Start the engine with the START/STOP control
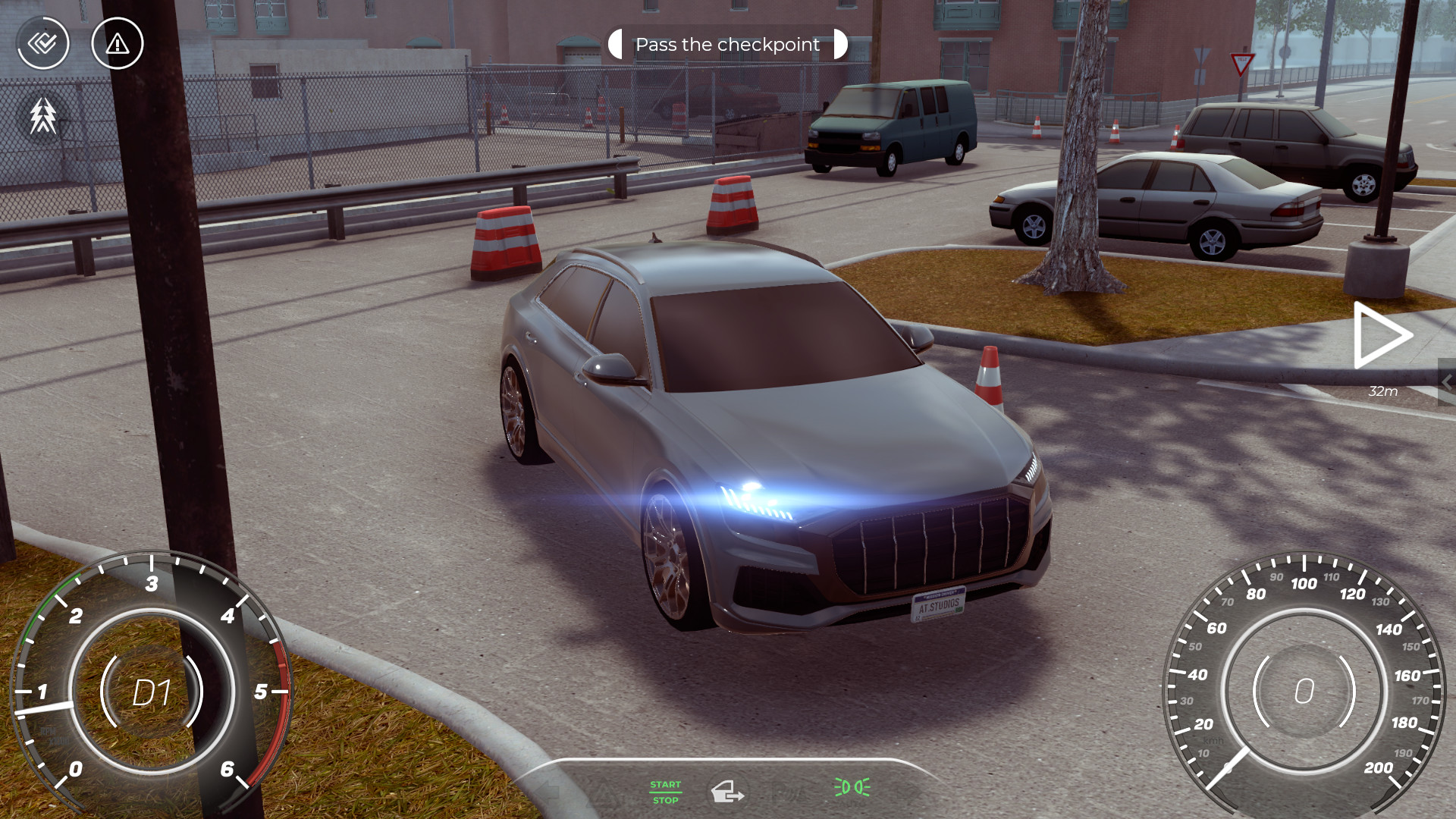This screenshot has height=819, width=1456. pos(665,792)
